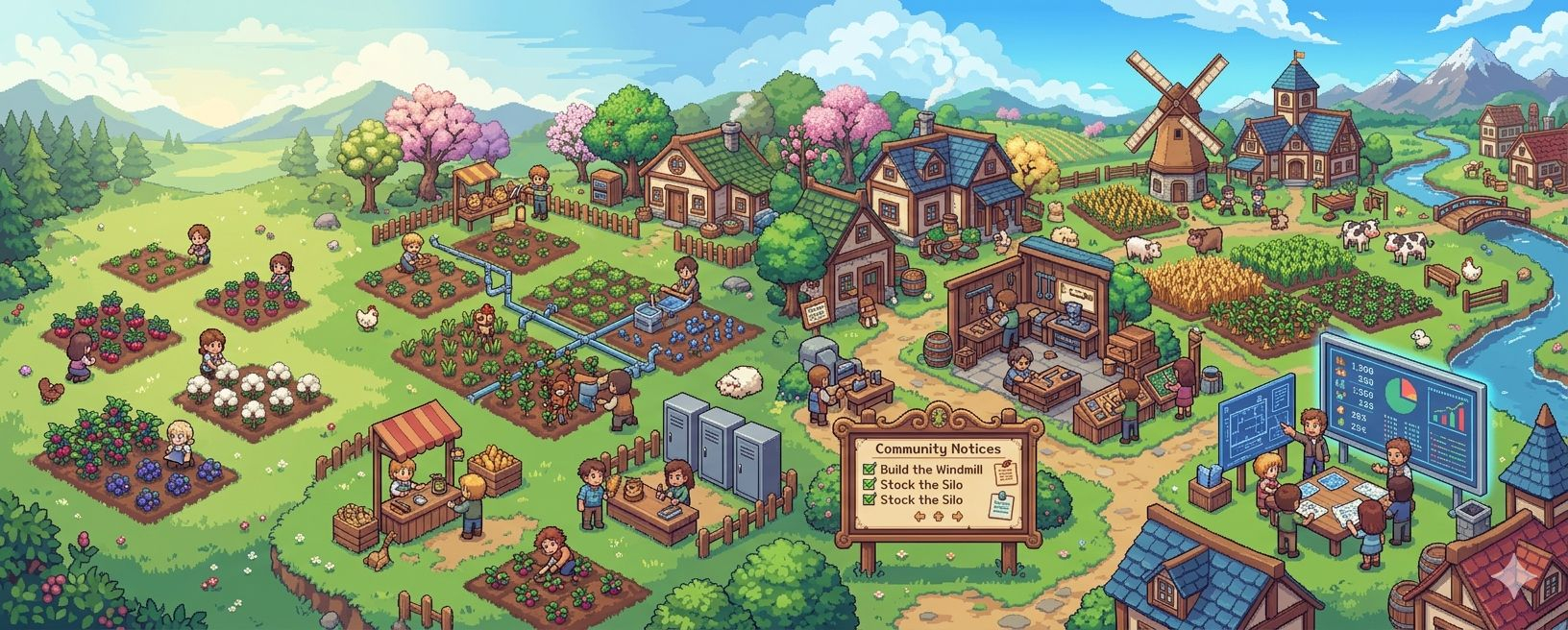This screenshot has height=630, width=1568.
Task: Open the tan note pinned with red pin
Action: 1004,473
